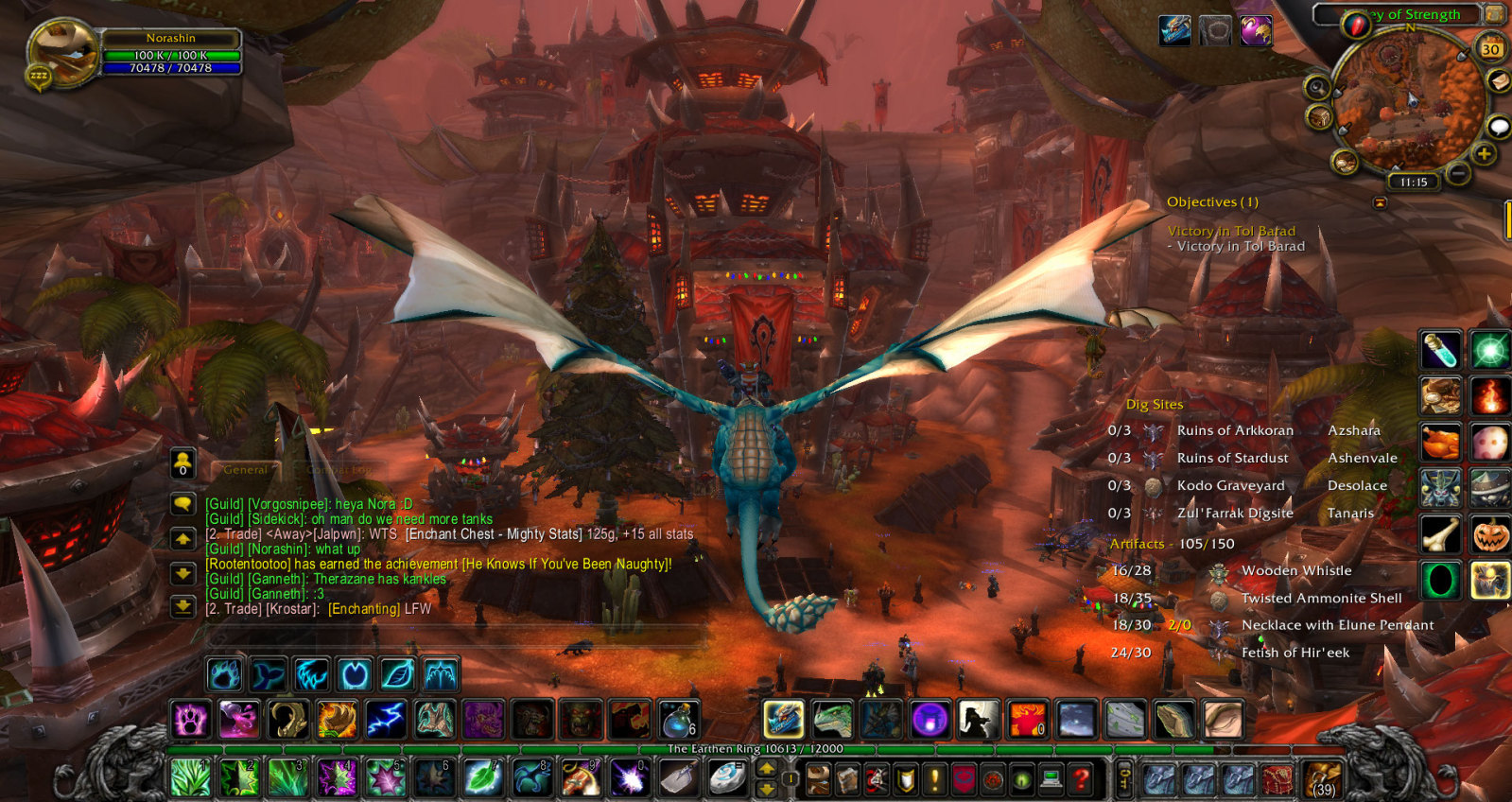This screenshot has width=1512, height=802.
Task: Select the Twisted Ammonite Shell artifact
Action: (1320, 598)
